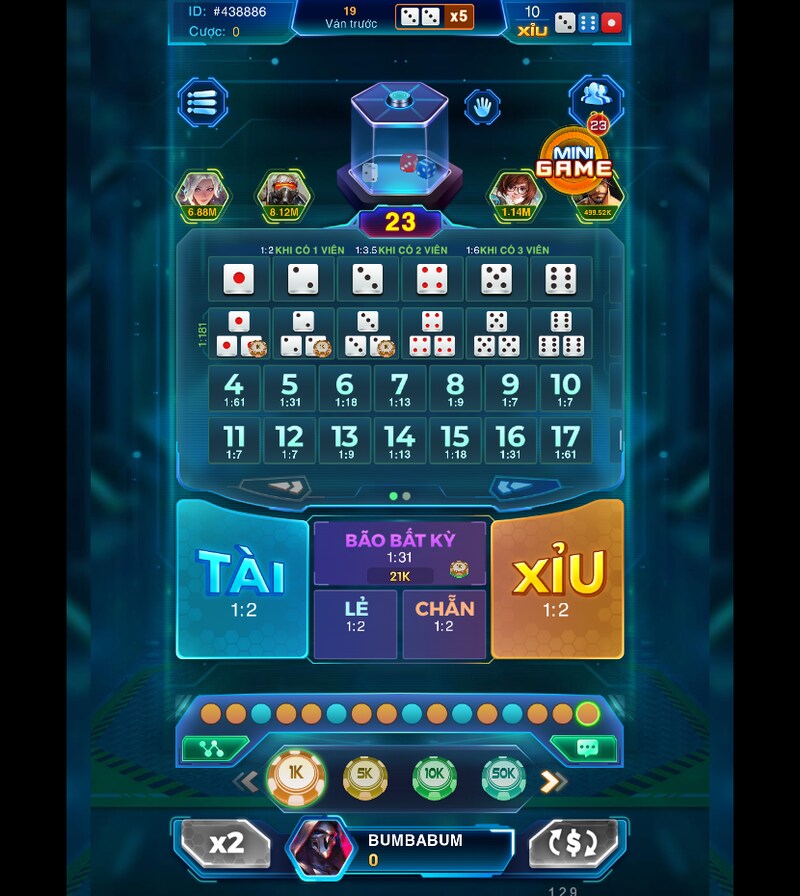Bet on total sum 4
Viewport: 800px width, 896px height.
click(234, 389)
